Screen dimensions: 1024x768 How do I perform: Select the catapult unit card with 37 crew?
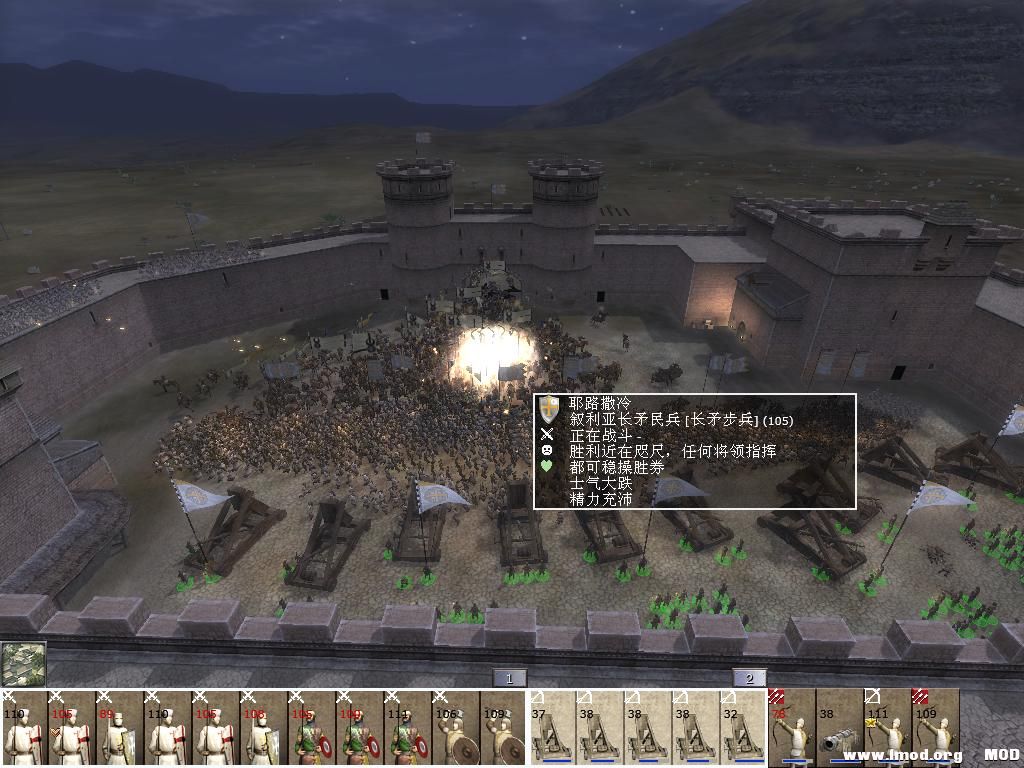(x=551, y=728)
